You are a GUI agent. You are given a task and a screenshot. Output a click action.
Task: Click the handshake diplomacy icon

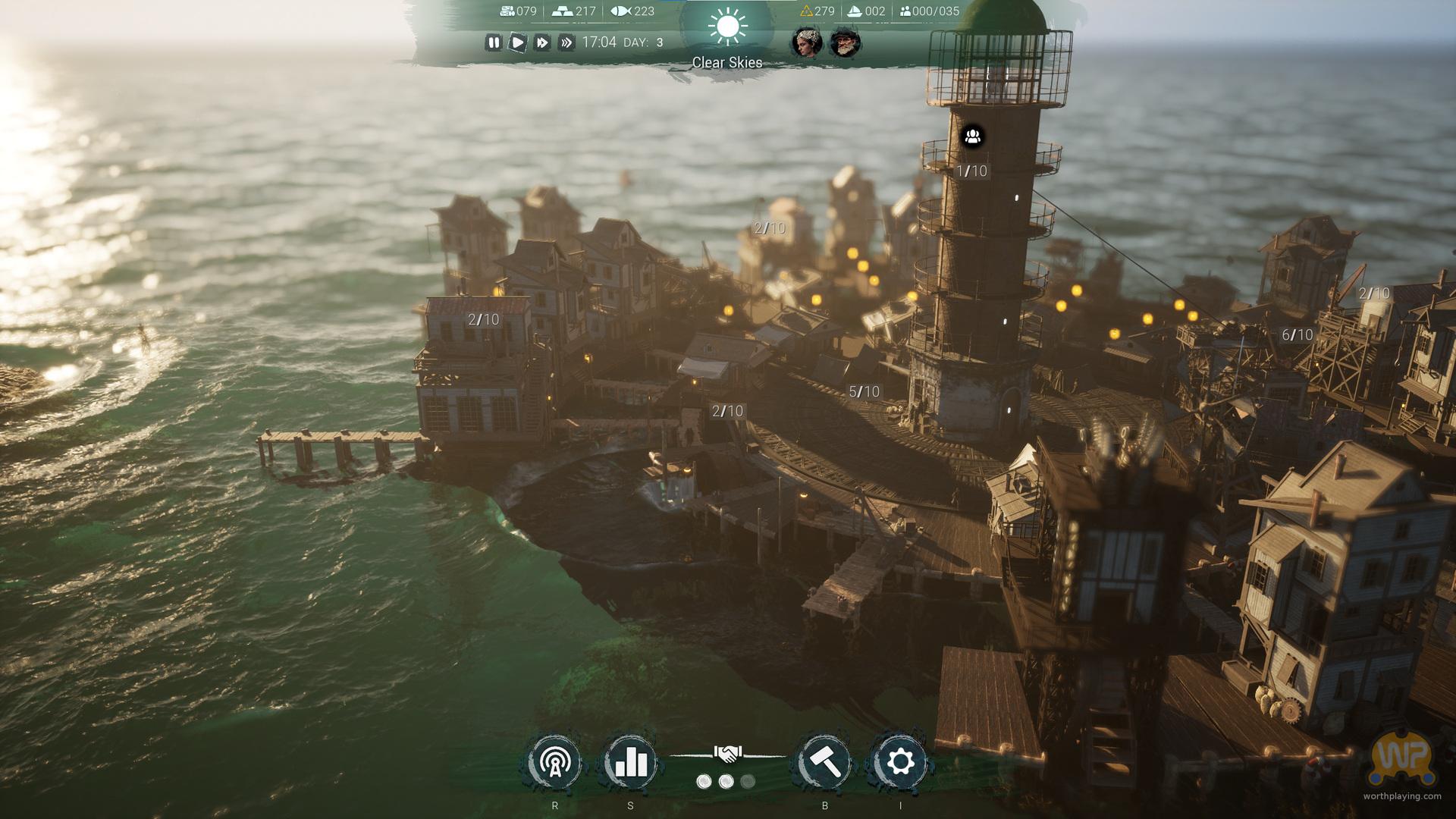pyautogui.click(x=727, y=754)
